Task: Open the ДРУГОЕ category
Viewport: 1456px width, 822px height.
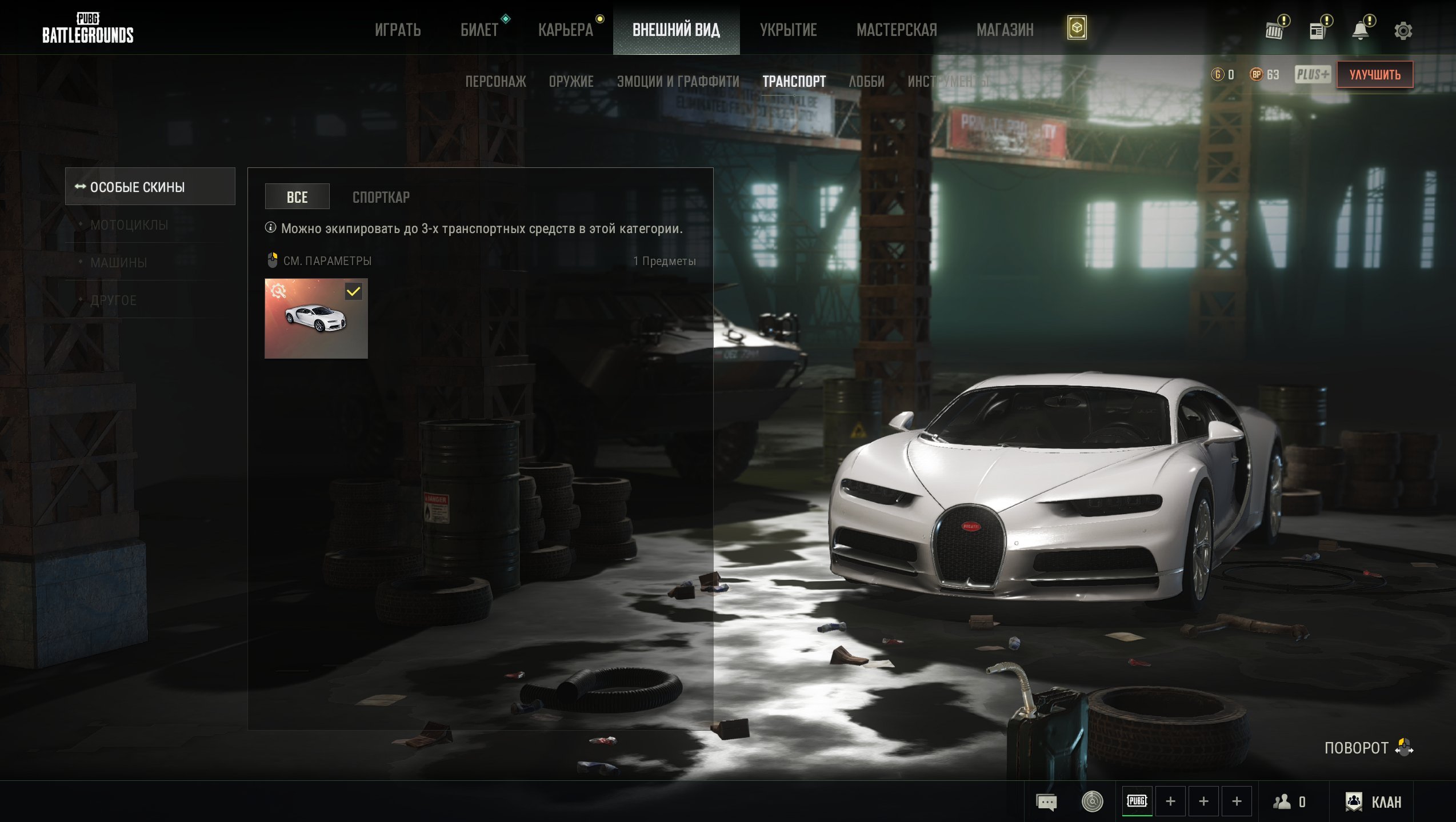Action: click(113, 300)
